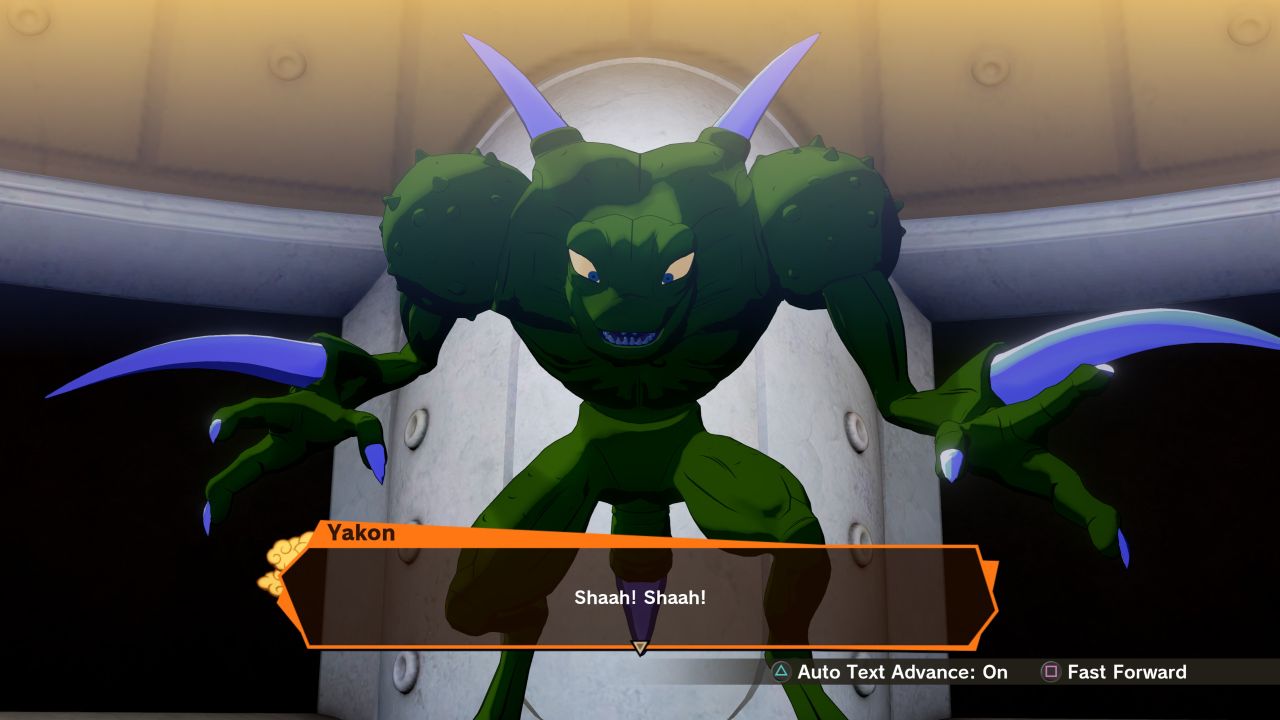Screen dimensions: 1280x720
Task: Toggle the Auto Text Advance option
Action: pyautogui.click(x=890, y=672)
